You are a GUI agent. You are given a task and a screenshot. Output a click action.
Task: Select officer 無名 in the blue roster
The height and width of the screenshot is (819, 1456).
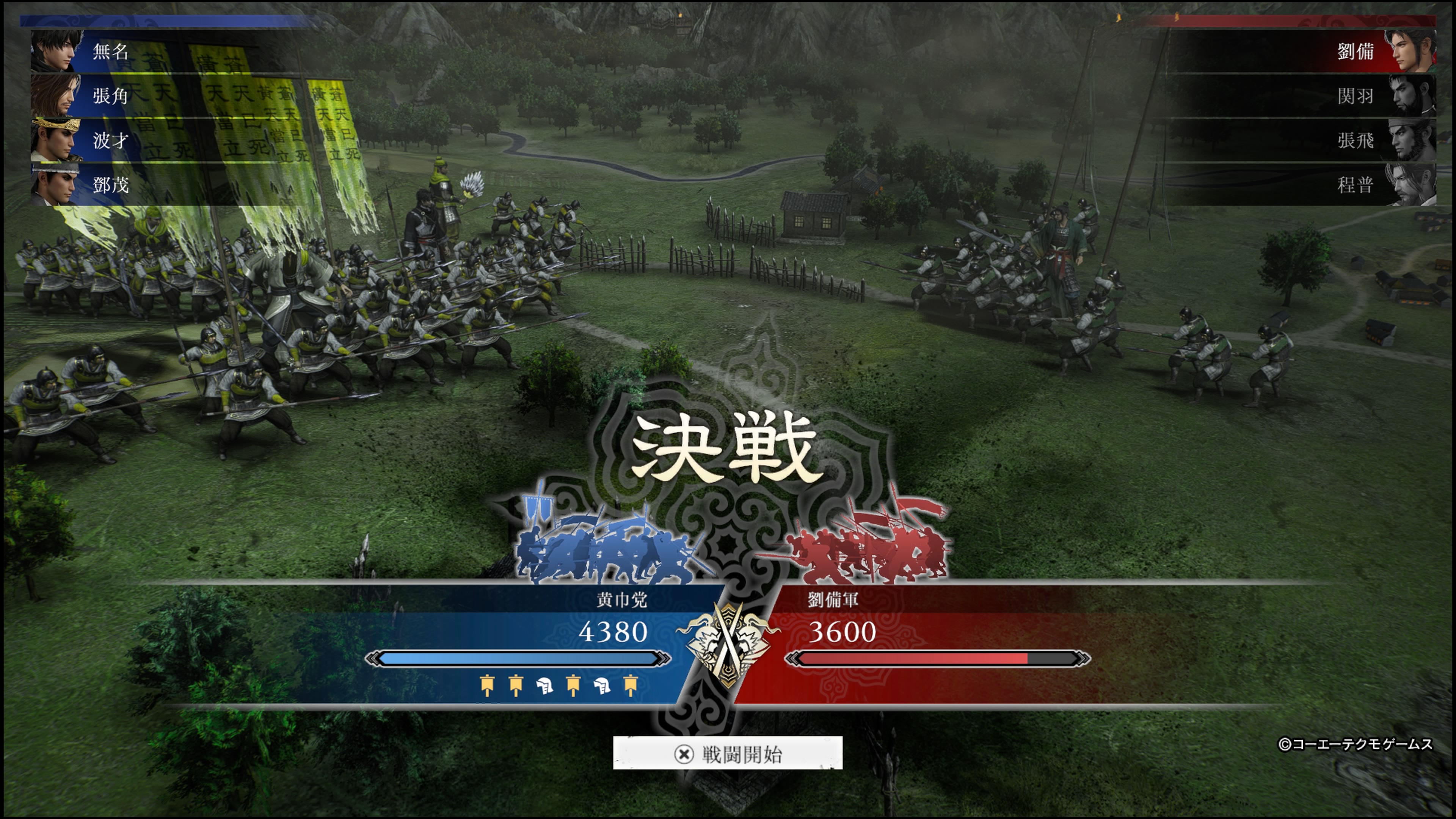[x=110, y=52]
